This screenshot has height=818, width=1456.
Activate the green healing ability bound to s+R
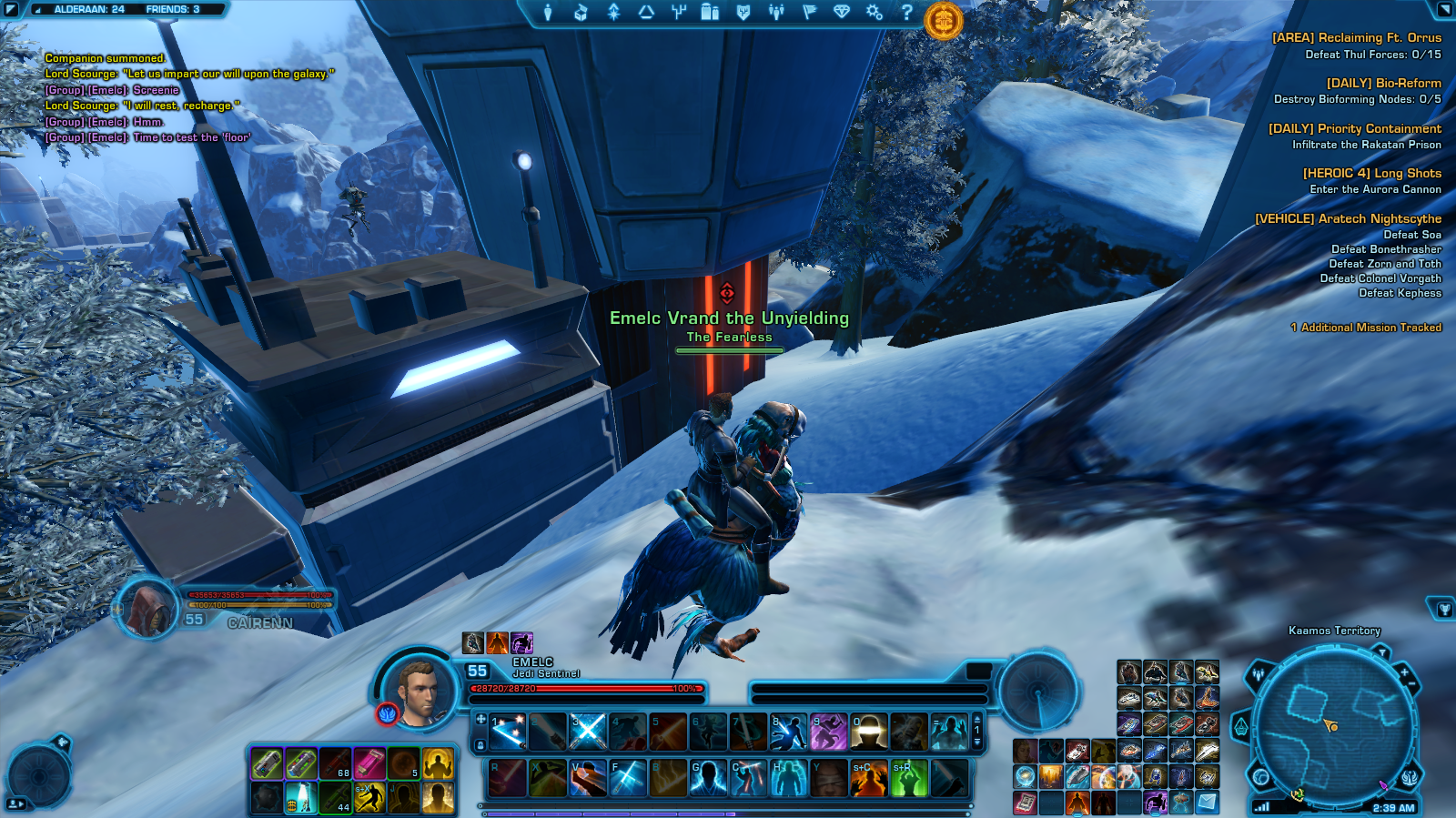908,778
